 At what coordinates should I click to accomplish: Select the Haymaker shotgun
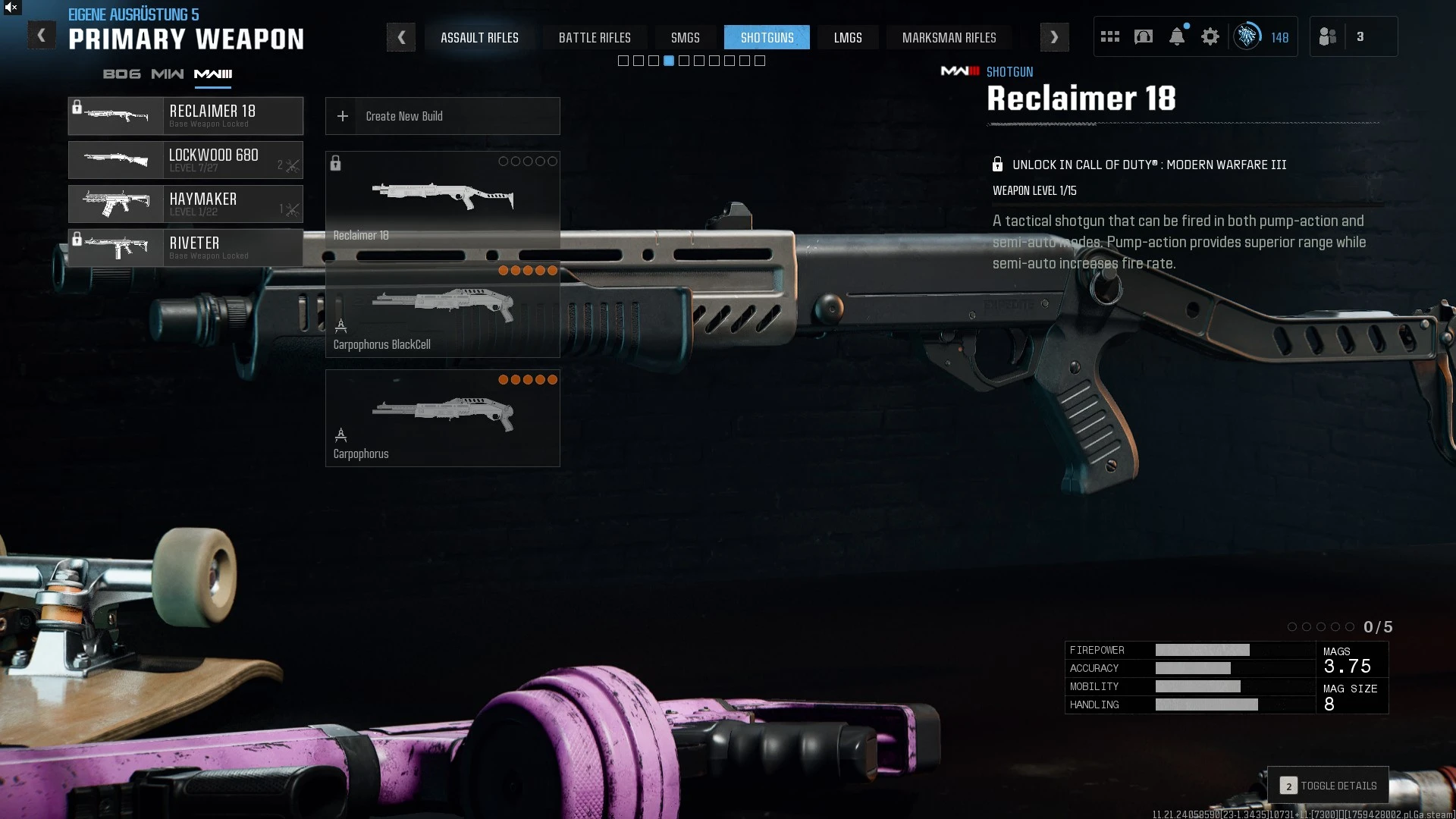point(186,204)
